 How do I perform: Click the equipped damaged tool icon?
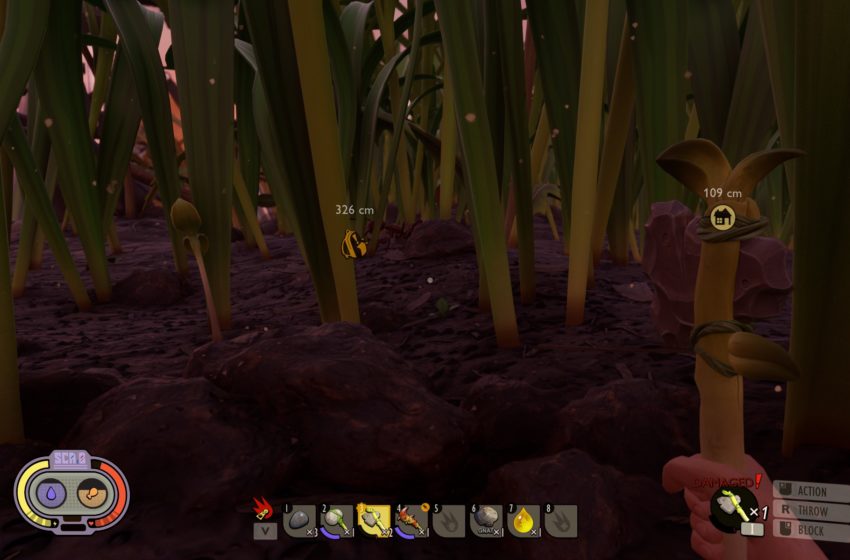733,509
